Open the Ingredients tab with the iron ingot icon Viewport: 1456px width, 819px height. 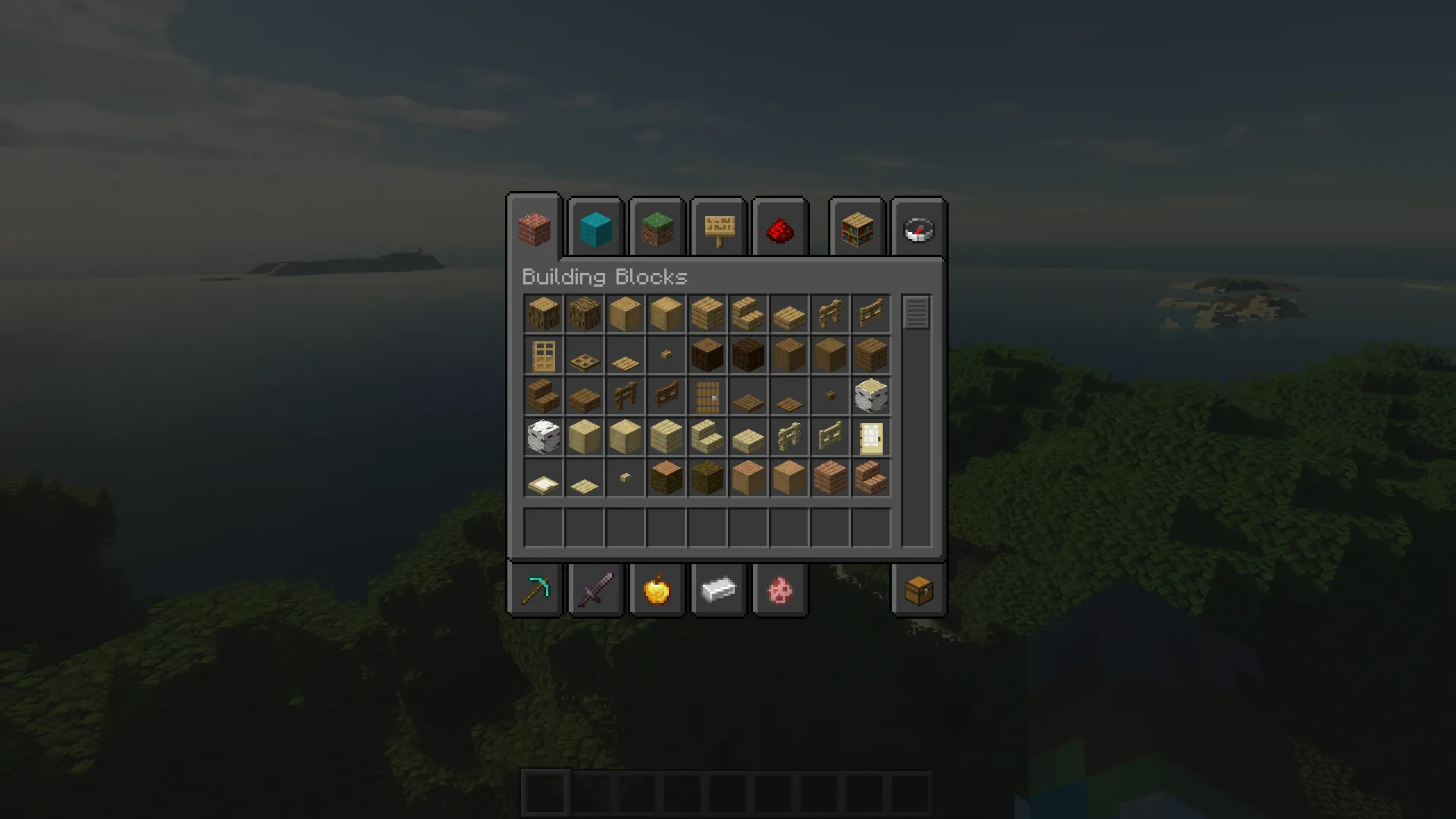[x=718, y=590]
